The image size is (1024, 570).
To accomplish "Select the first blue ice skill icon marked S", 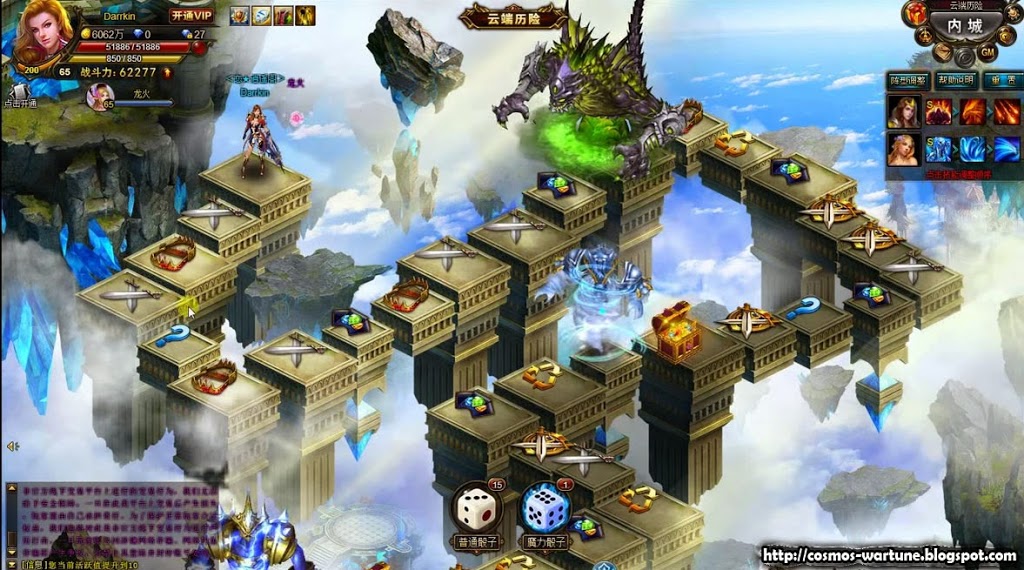I will 938,149.
